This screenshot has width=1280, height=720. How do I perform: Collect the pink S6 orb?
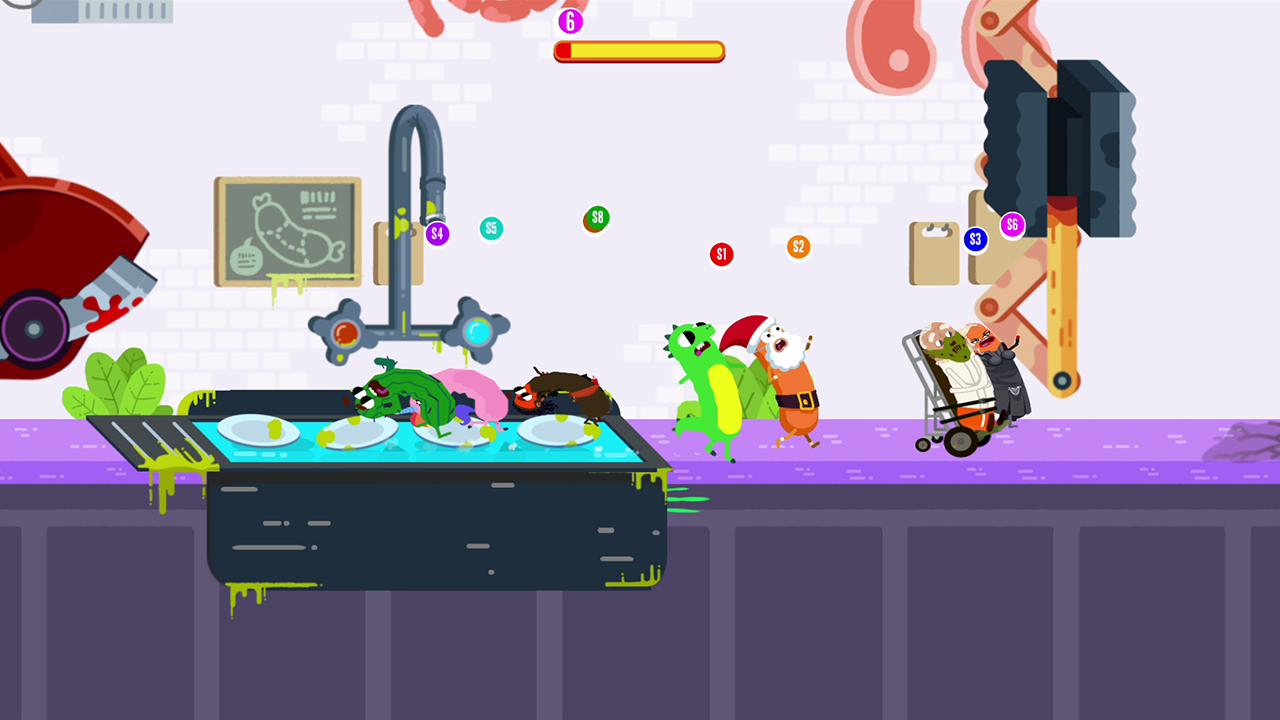pyautogui.click(x=1011, y=226)
